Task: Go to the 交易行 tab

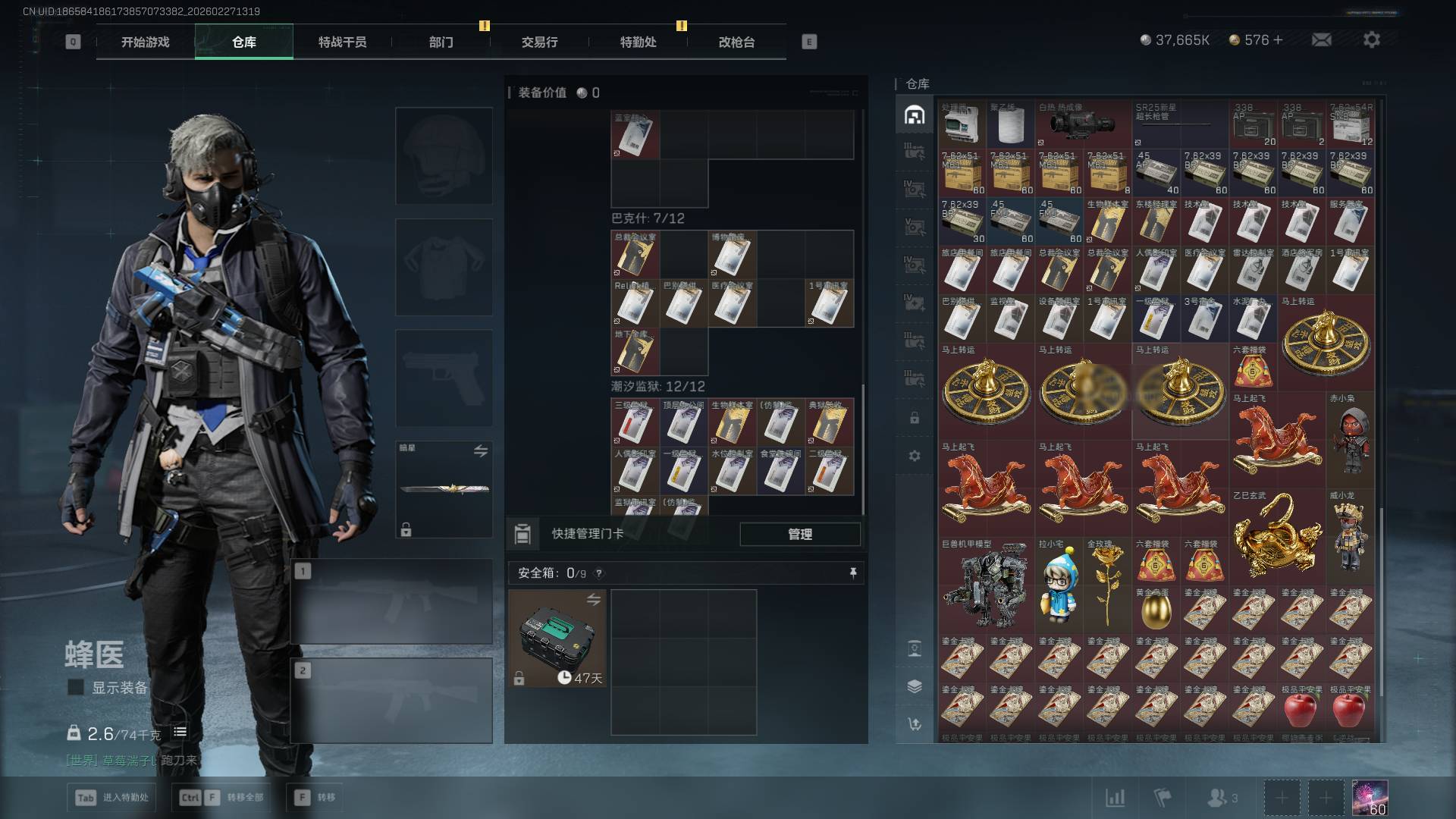Action: click(539, 42)
